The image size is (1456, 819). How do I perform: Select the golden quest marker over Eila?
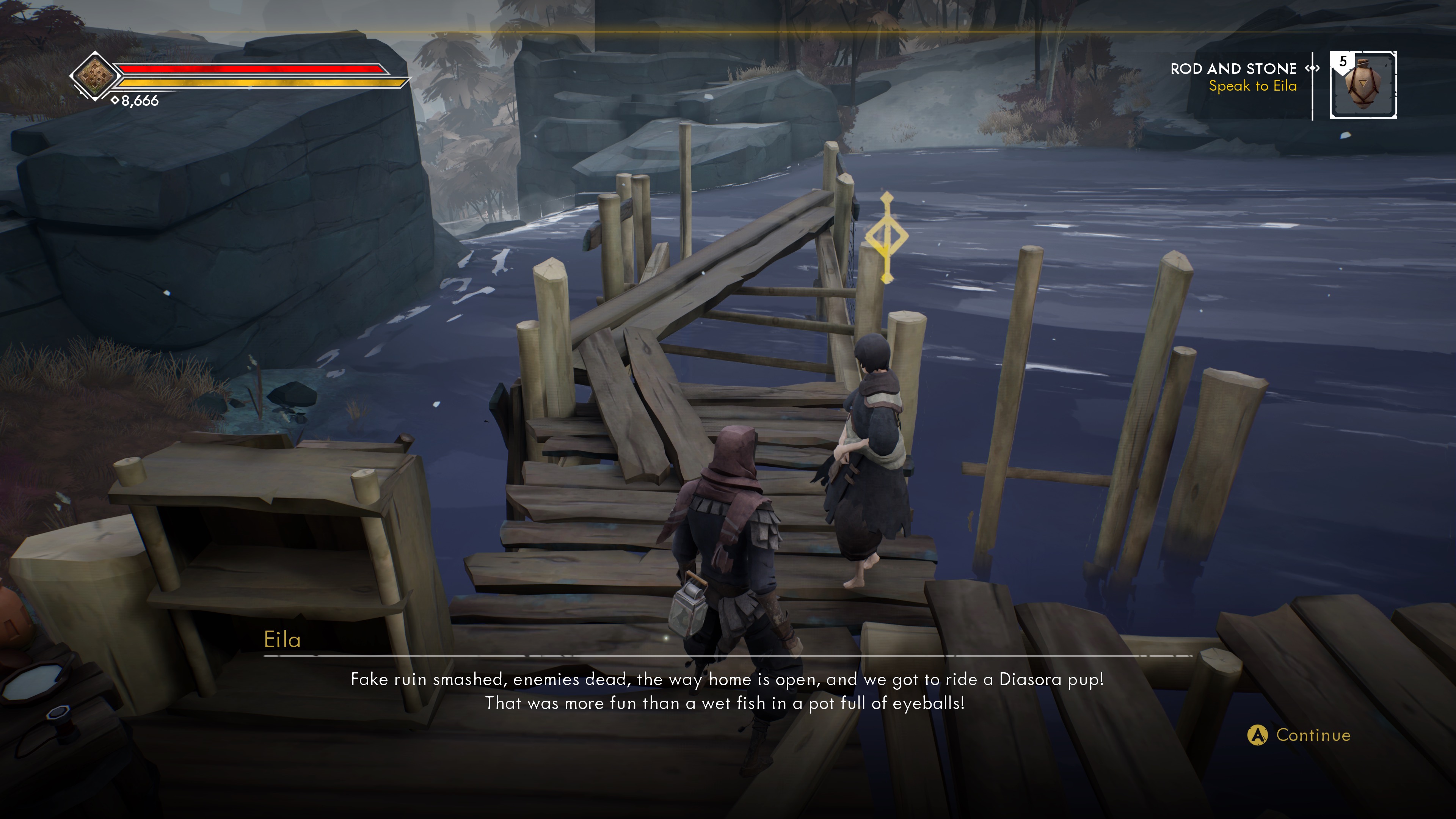point(886,237)
